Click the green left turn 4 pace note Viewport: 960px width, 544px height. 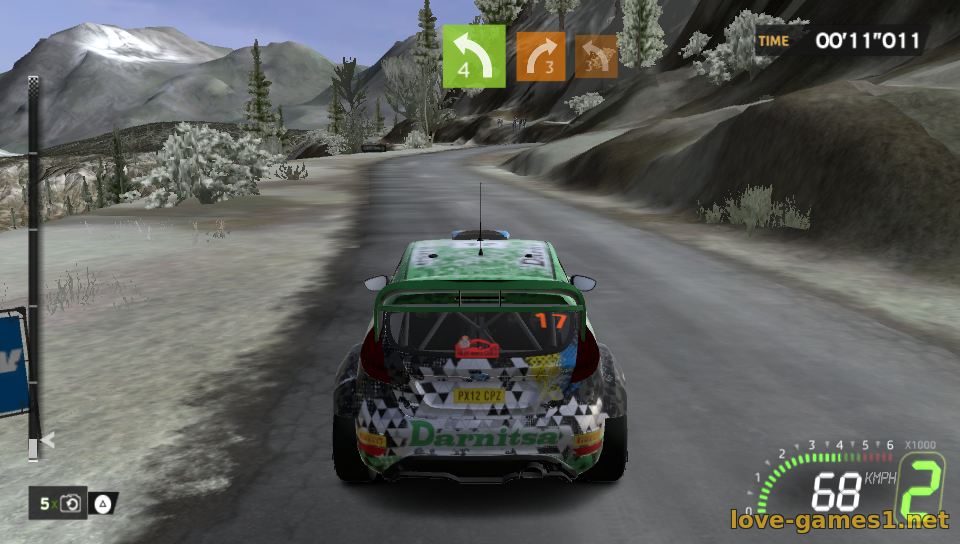point(474,56)
